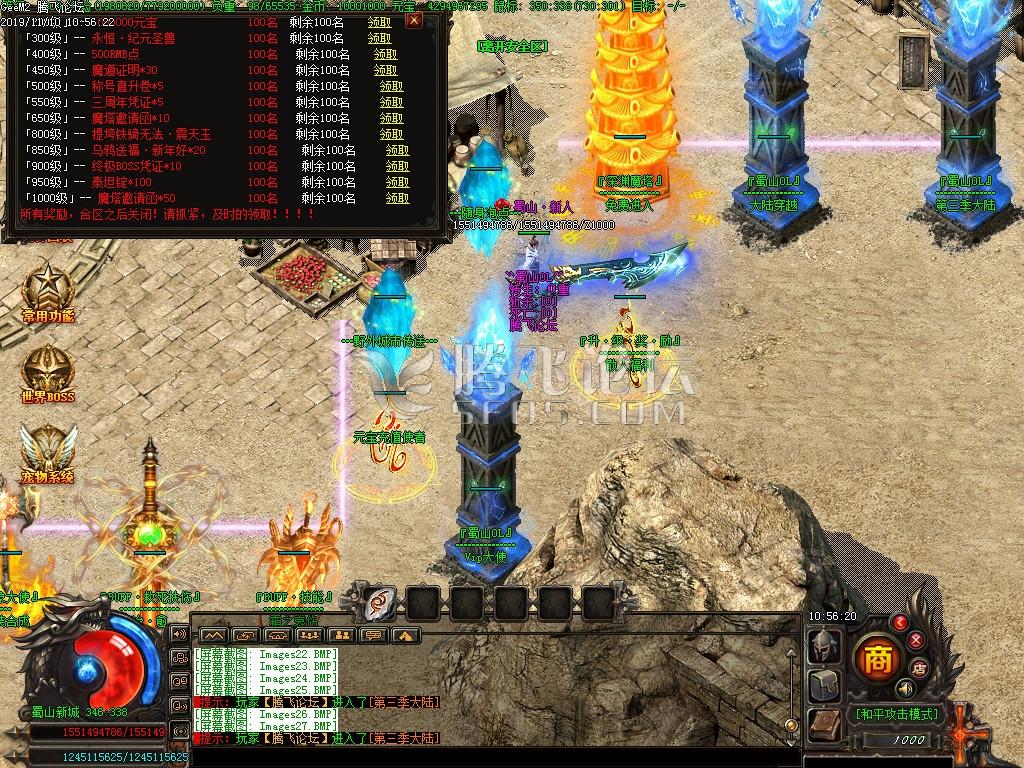
Task: Toggle the speaker sound button
Action: pos(905,689)
